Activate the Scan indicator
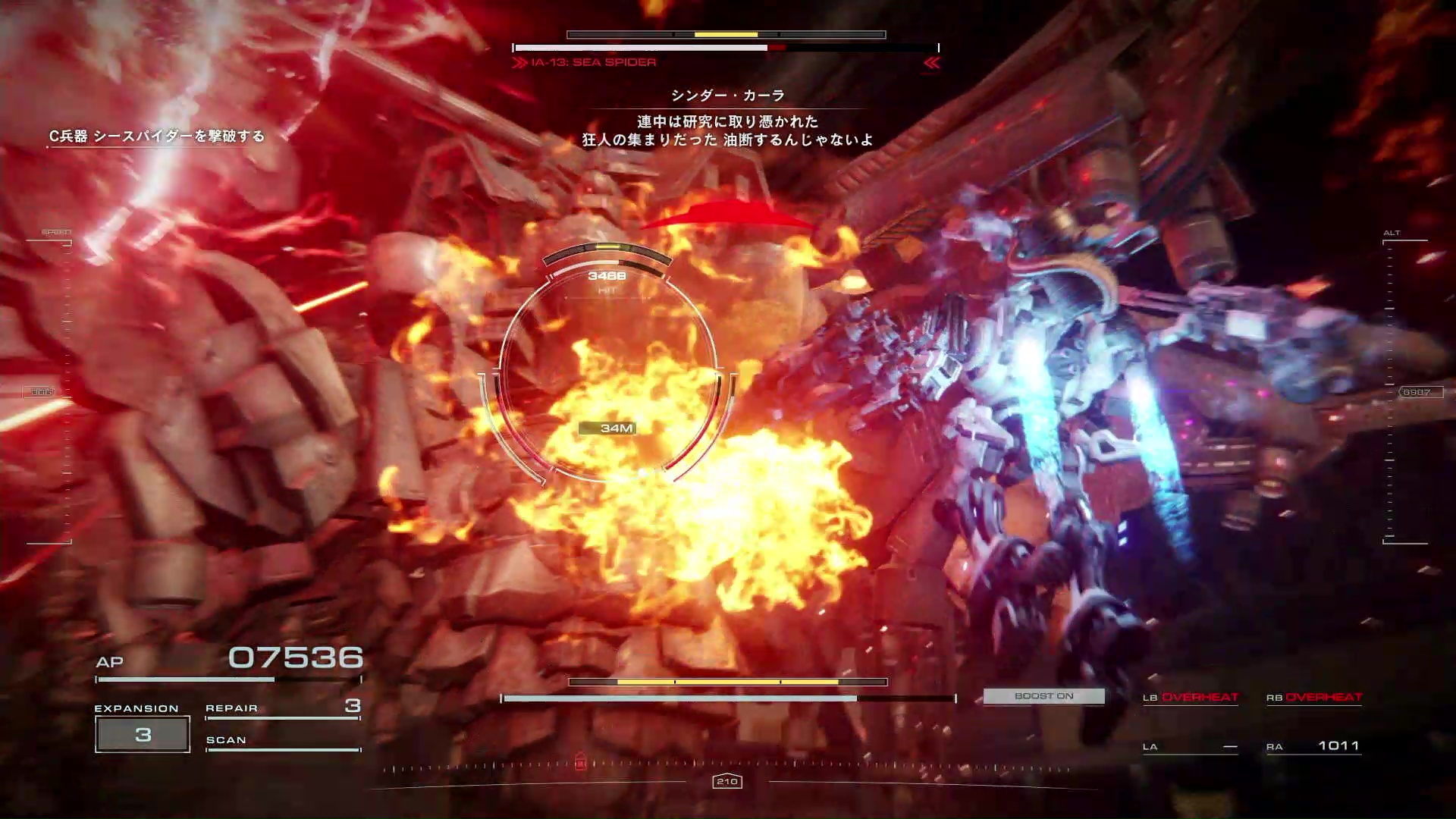 [282, 741]
